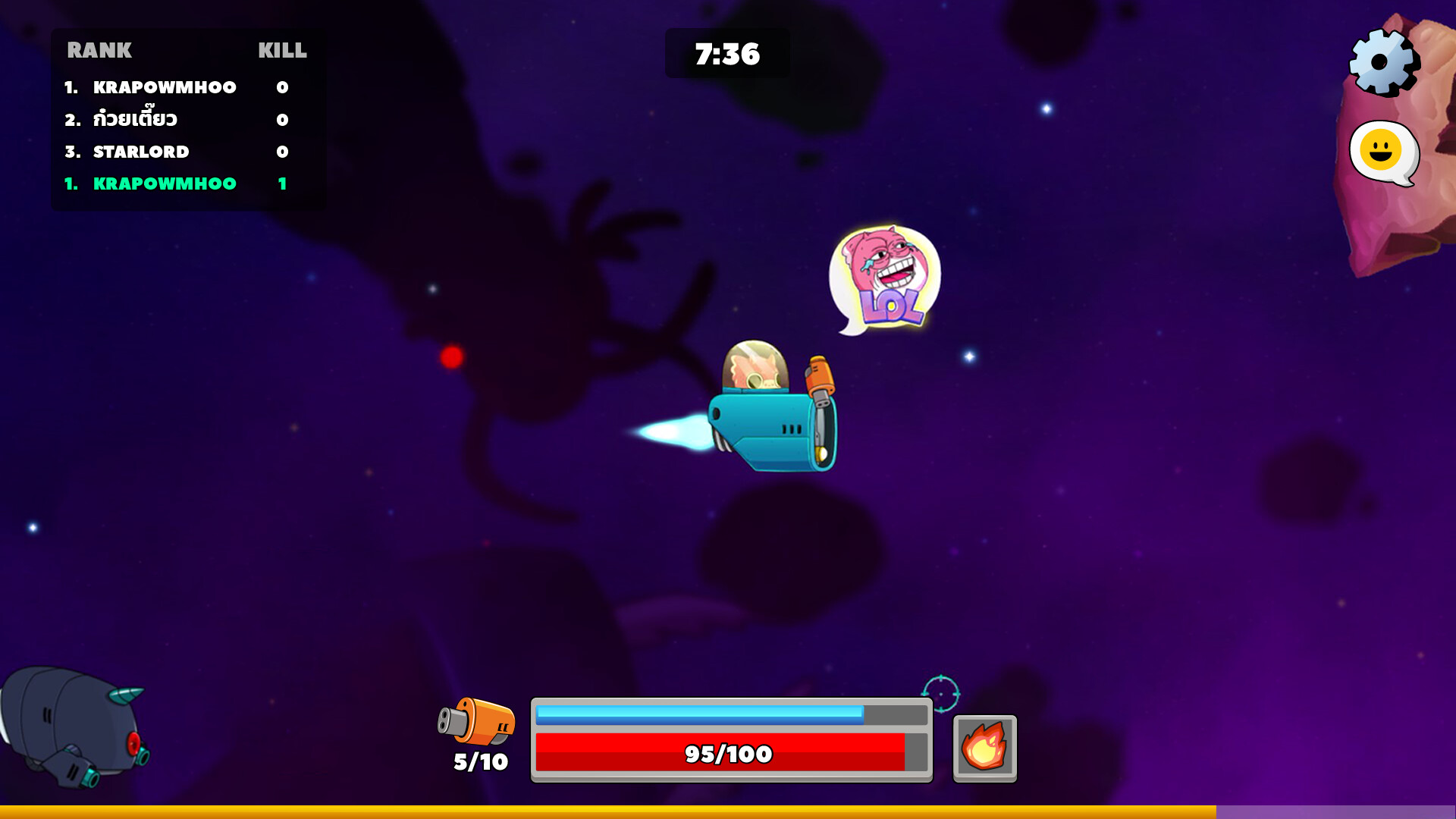Viewport: 1456px width, 819px height.
Task: Click the RANK column header
Action: pos(100,51)
